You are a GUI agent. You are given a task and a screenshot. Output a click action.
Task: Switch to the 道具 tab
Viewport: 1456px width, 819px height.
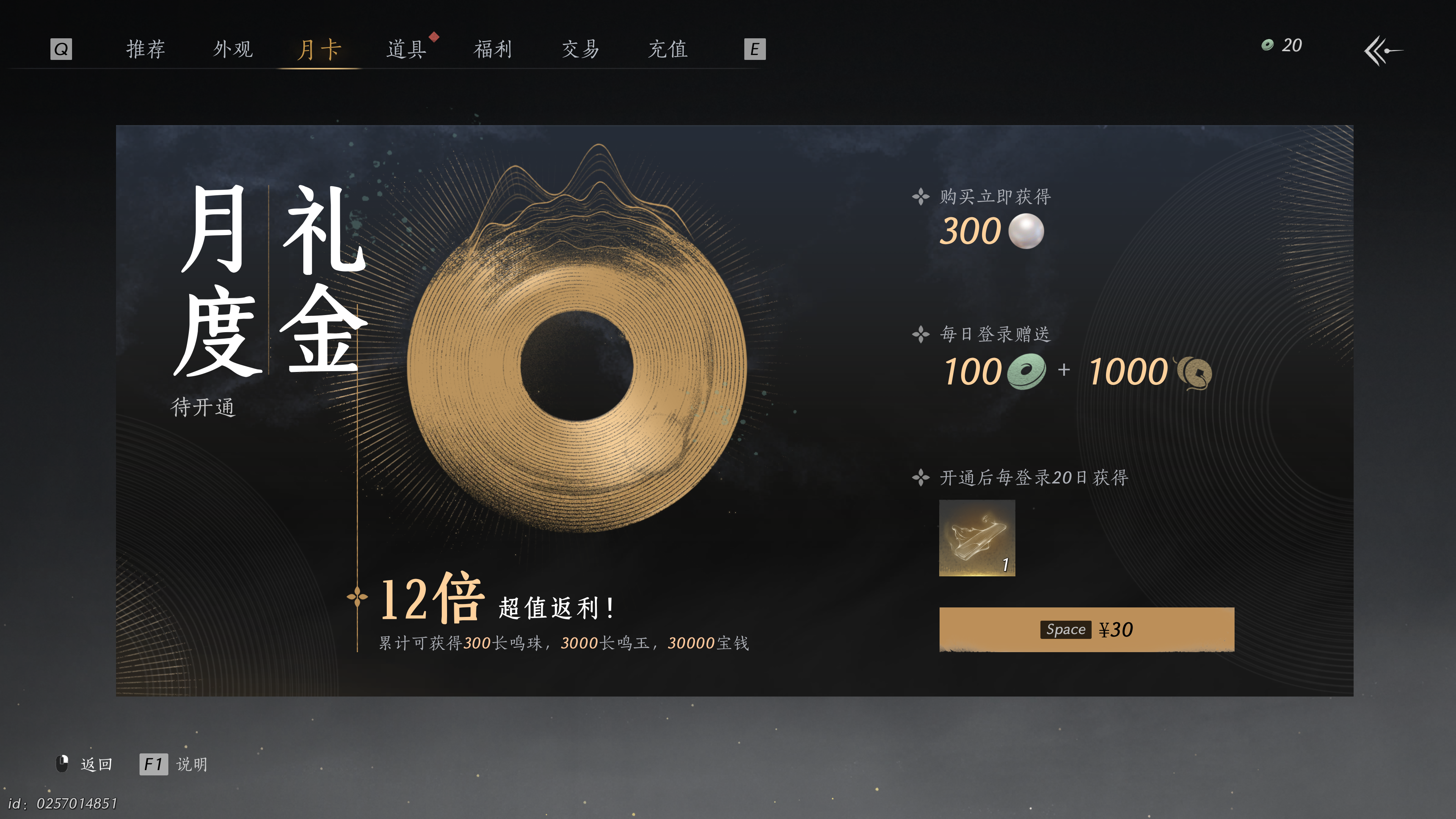[x=406, y=50]
